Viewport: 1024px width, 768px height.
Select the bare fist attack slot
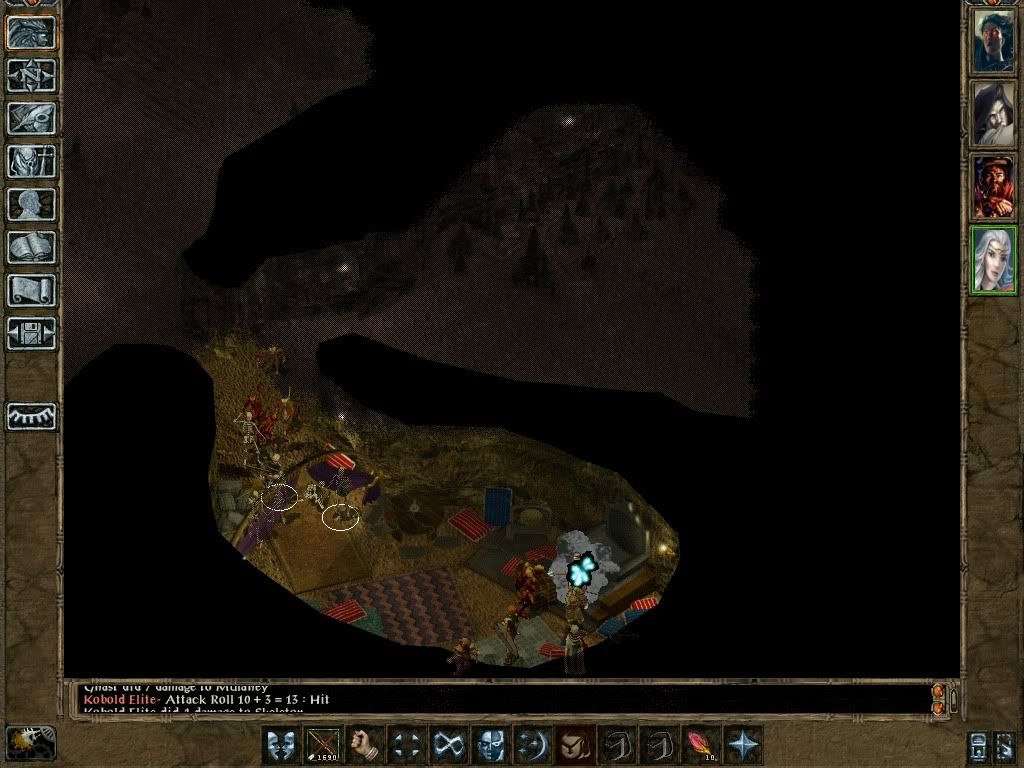coord(366,745)
